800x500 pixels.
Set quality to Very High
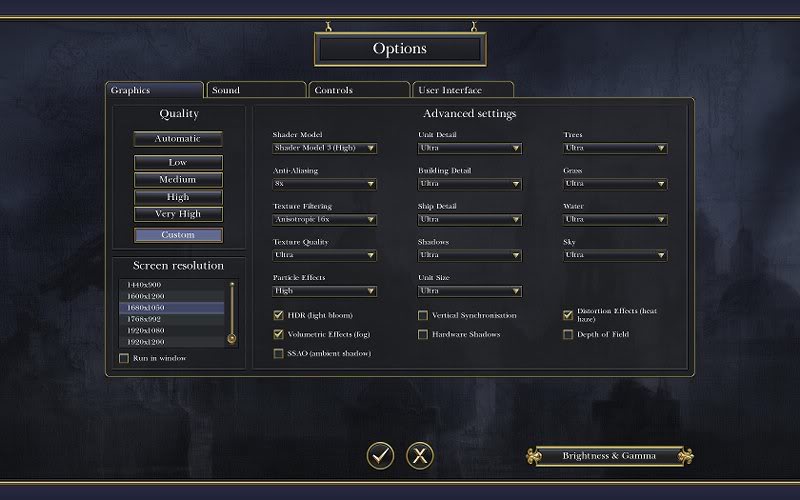(x=178, y=214)
